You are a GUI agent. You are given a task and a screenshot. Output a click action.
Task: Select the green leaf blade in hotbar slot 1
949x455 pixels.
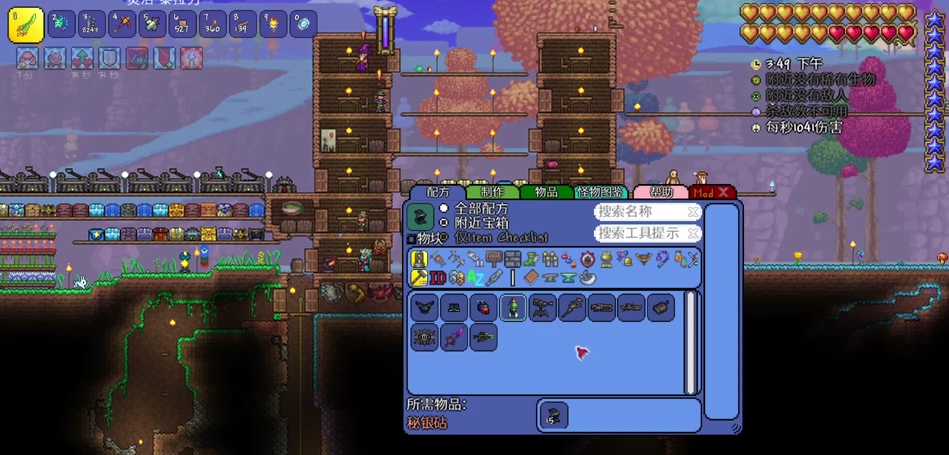(25, 24)
